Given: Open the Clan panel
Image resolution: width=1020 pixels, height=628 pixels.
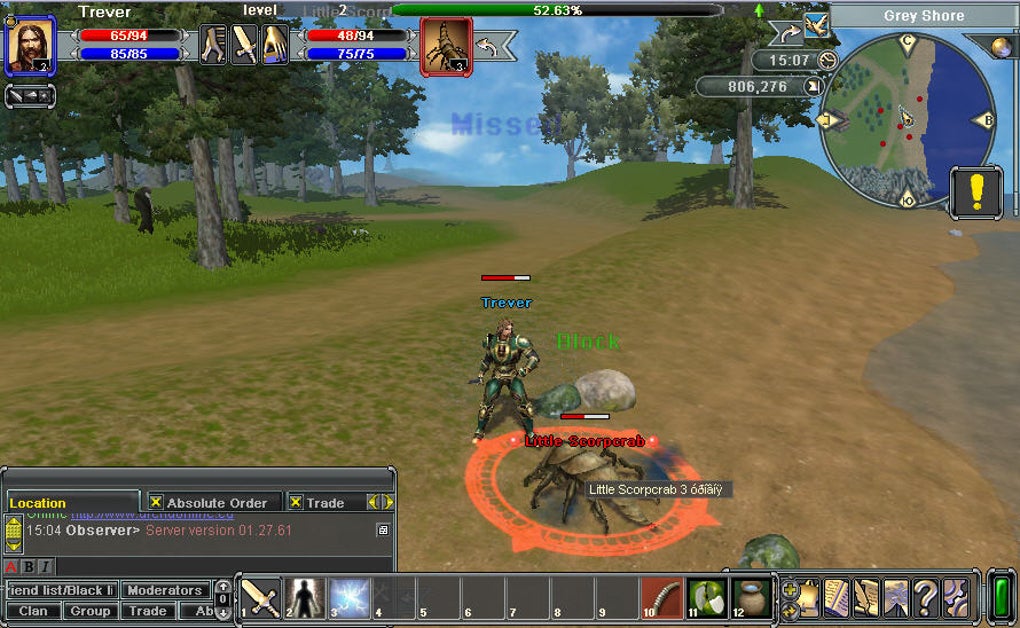Looking at the screenshot, I should [x=33, y=610].
